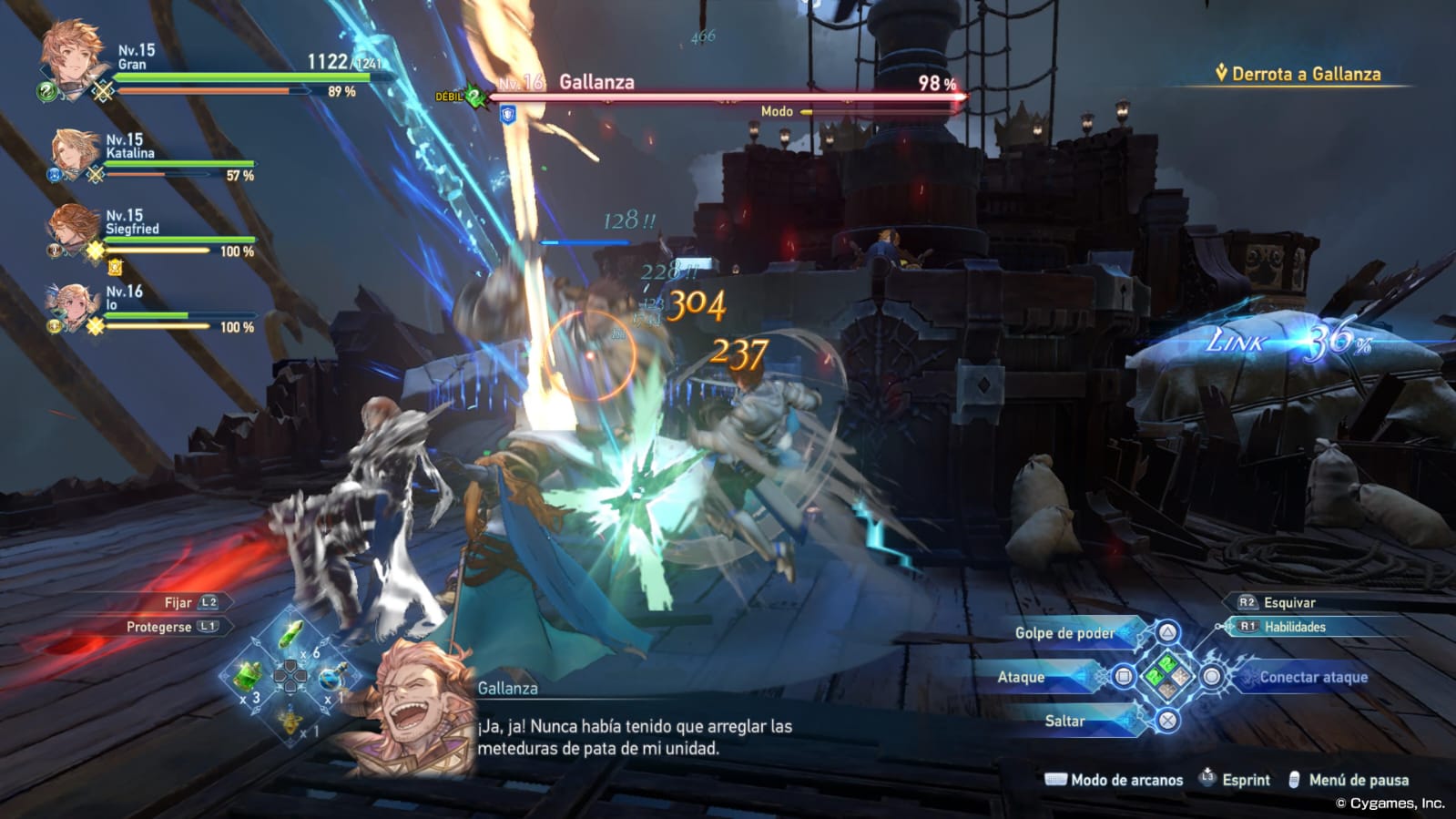Click the Derrota a Gallanza objective tracker
The height and width of the screenshot is (819, 1456).
1298,75
